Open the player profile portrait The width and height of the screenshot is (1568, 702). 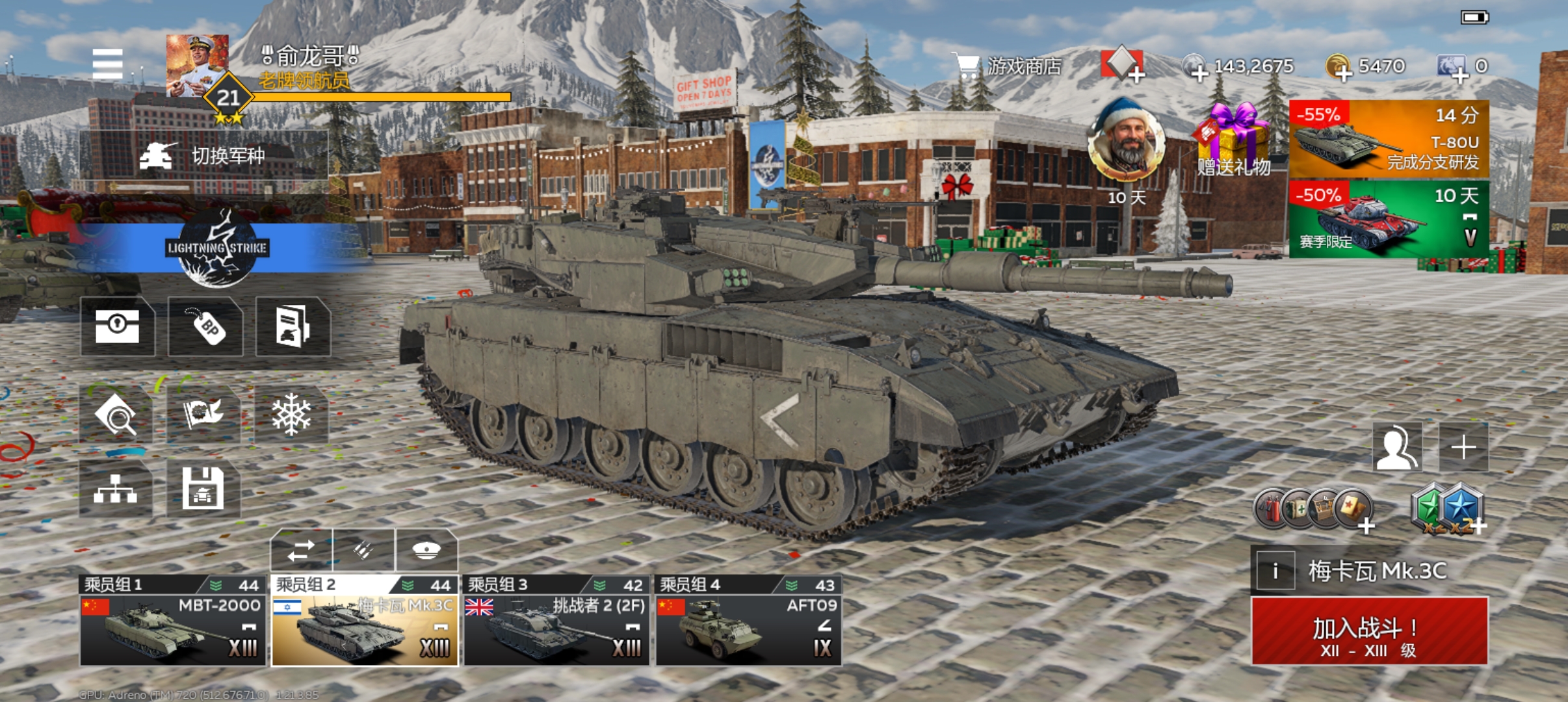[x=197, y=66]
